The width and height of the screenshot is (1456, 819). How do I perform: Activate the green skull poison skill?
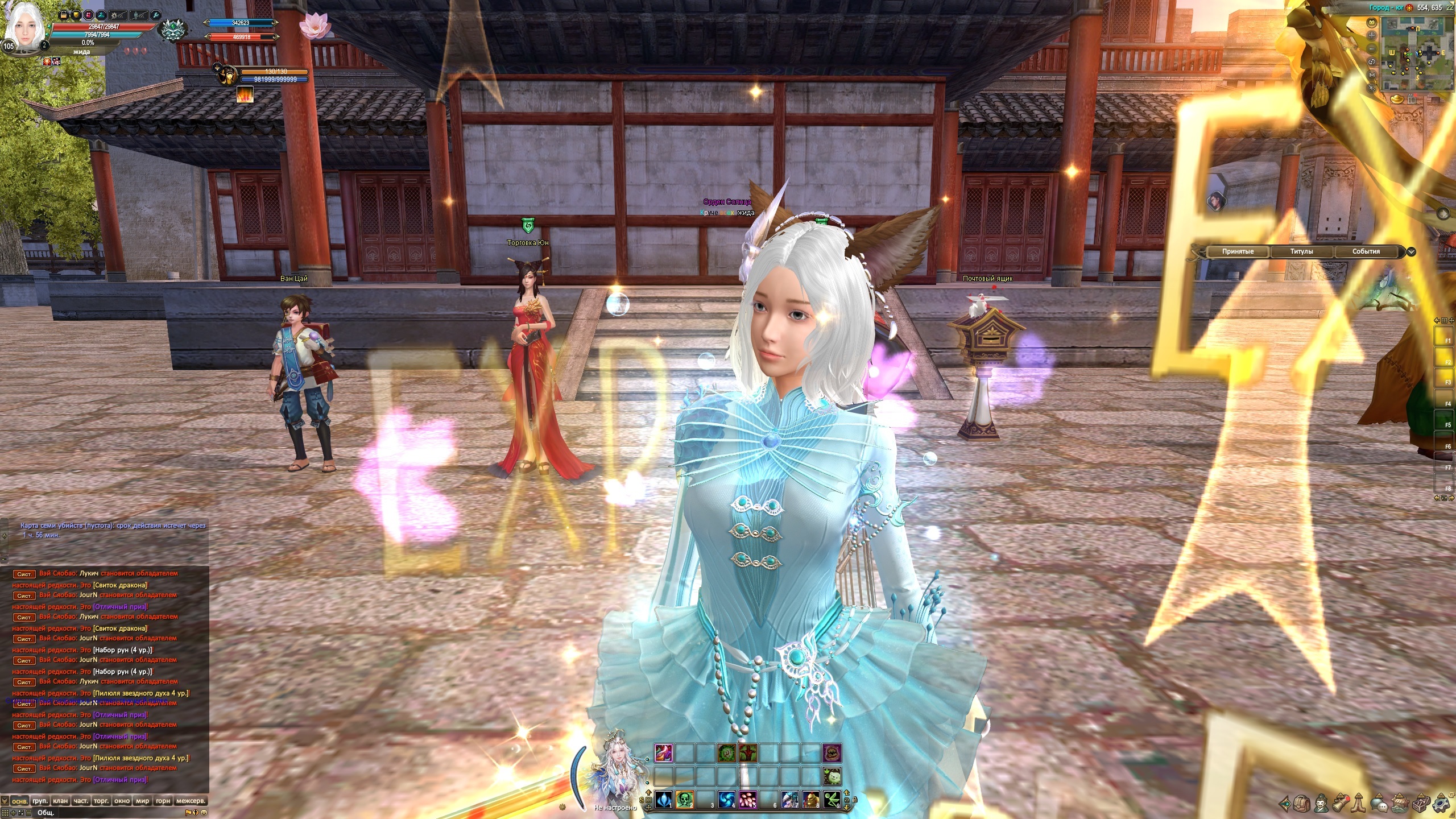point(684,799)
